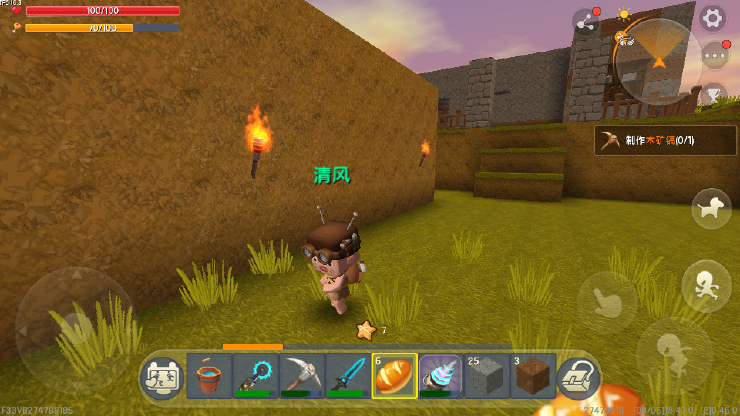
Task: Tap the cartoon face button beside hotbar
Action: (162, 377)
